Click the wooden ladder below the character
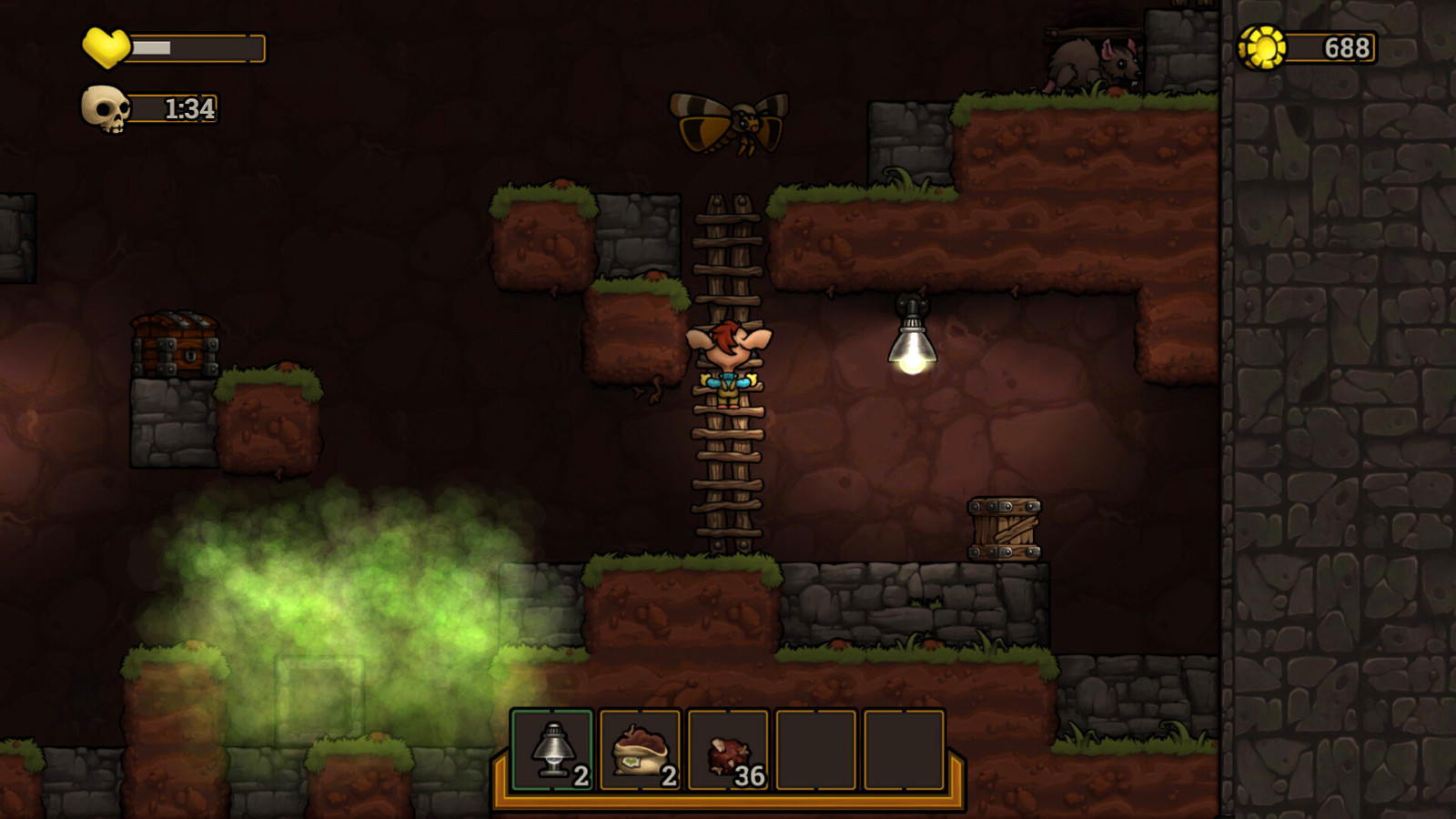1456x819 pixels. tap(728, 482)
